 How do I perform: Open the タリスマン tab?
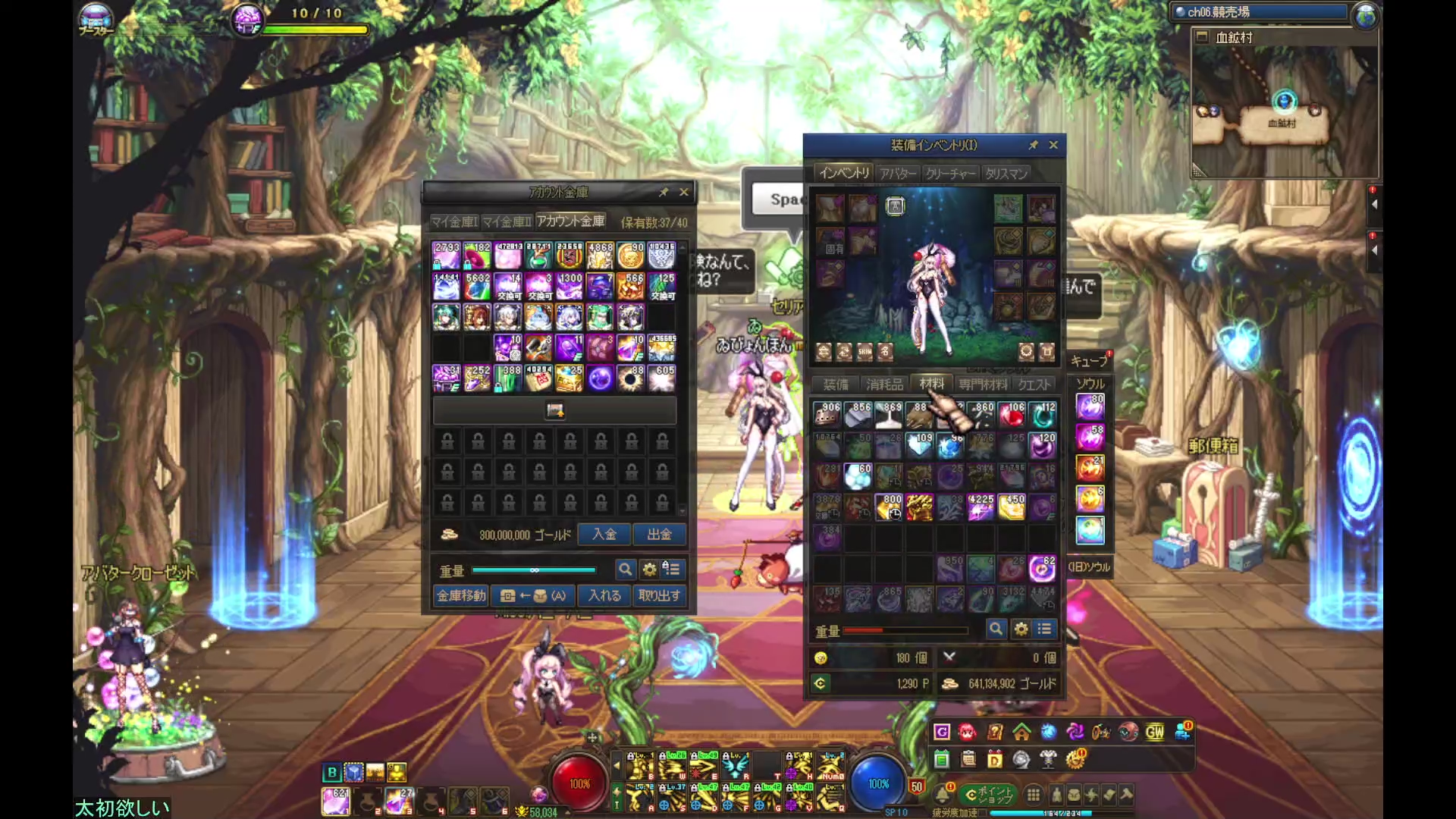(1006, 174)
